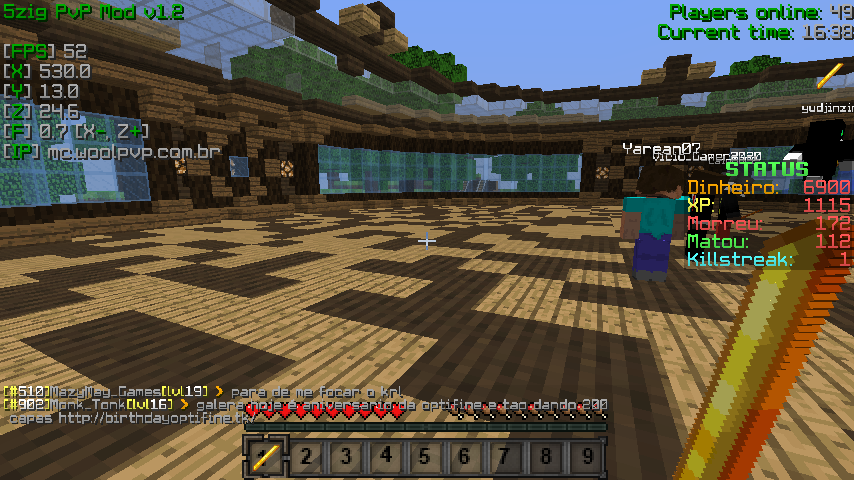
Task: Switch to hotbar slot numbered 9
Action: coord(585,458)
